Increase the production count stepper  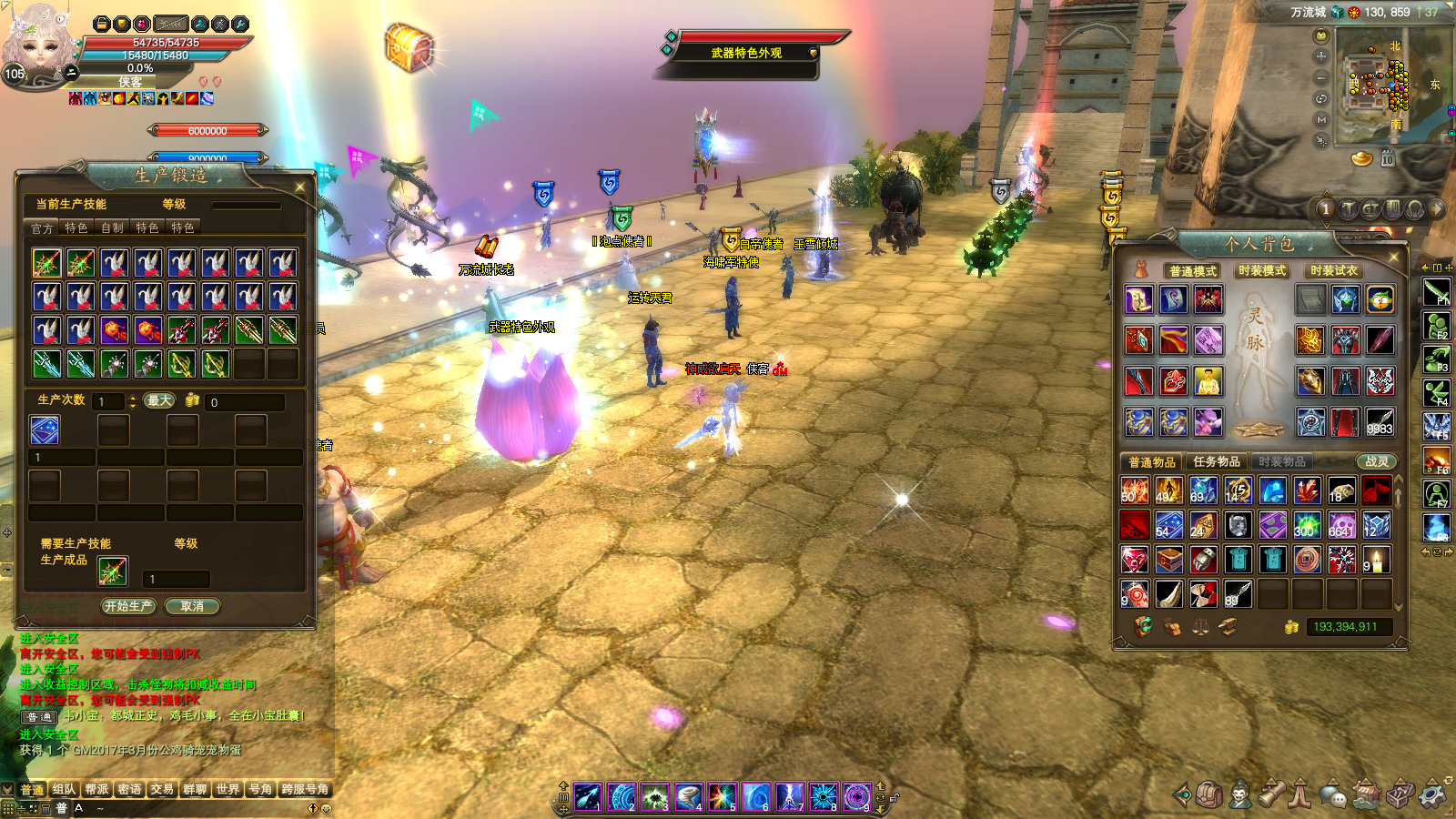pyautogui.click(x=133, y=397)
